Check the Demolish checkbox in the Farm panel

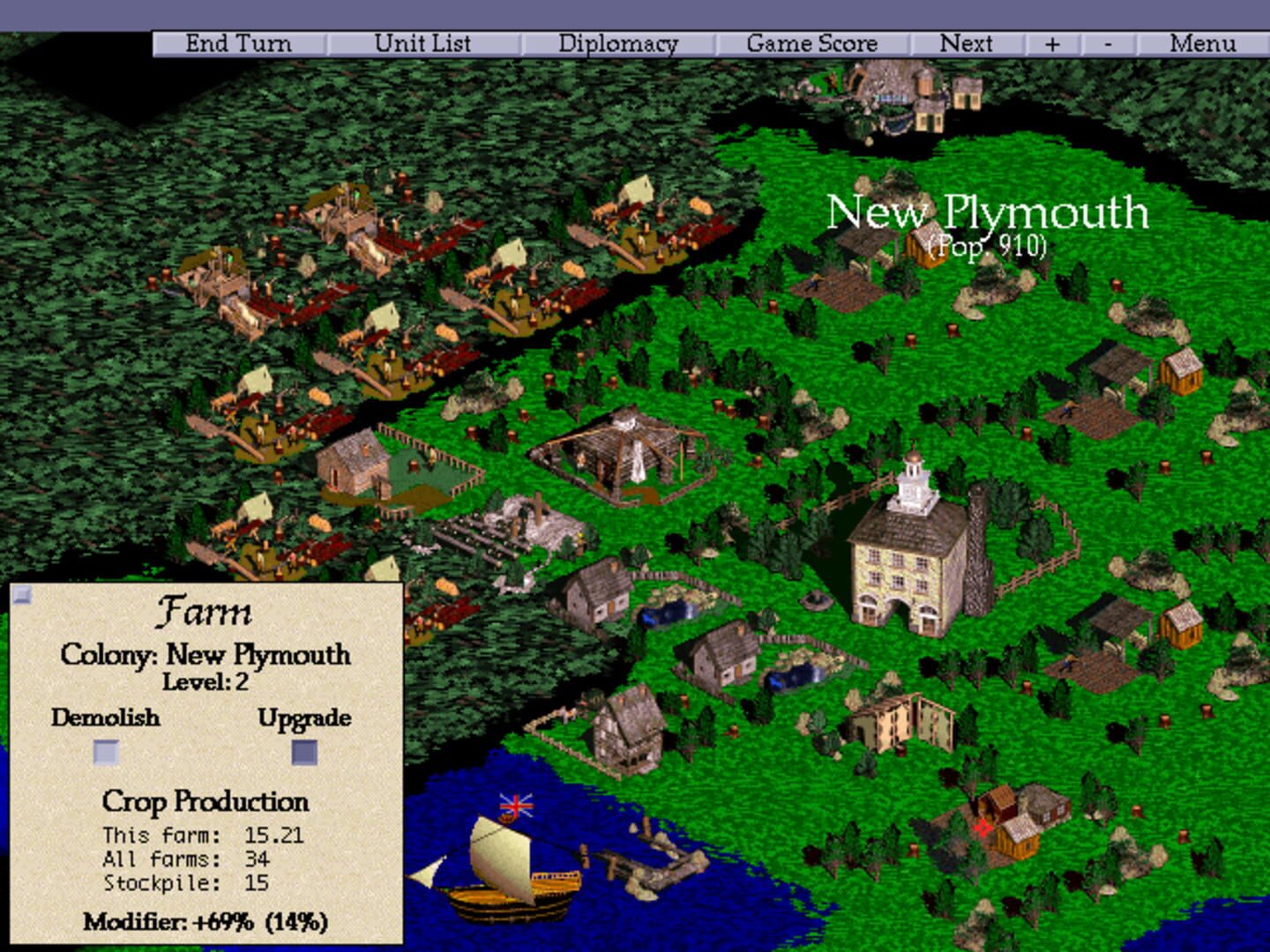tap(105, 752)
